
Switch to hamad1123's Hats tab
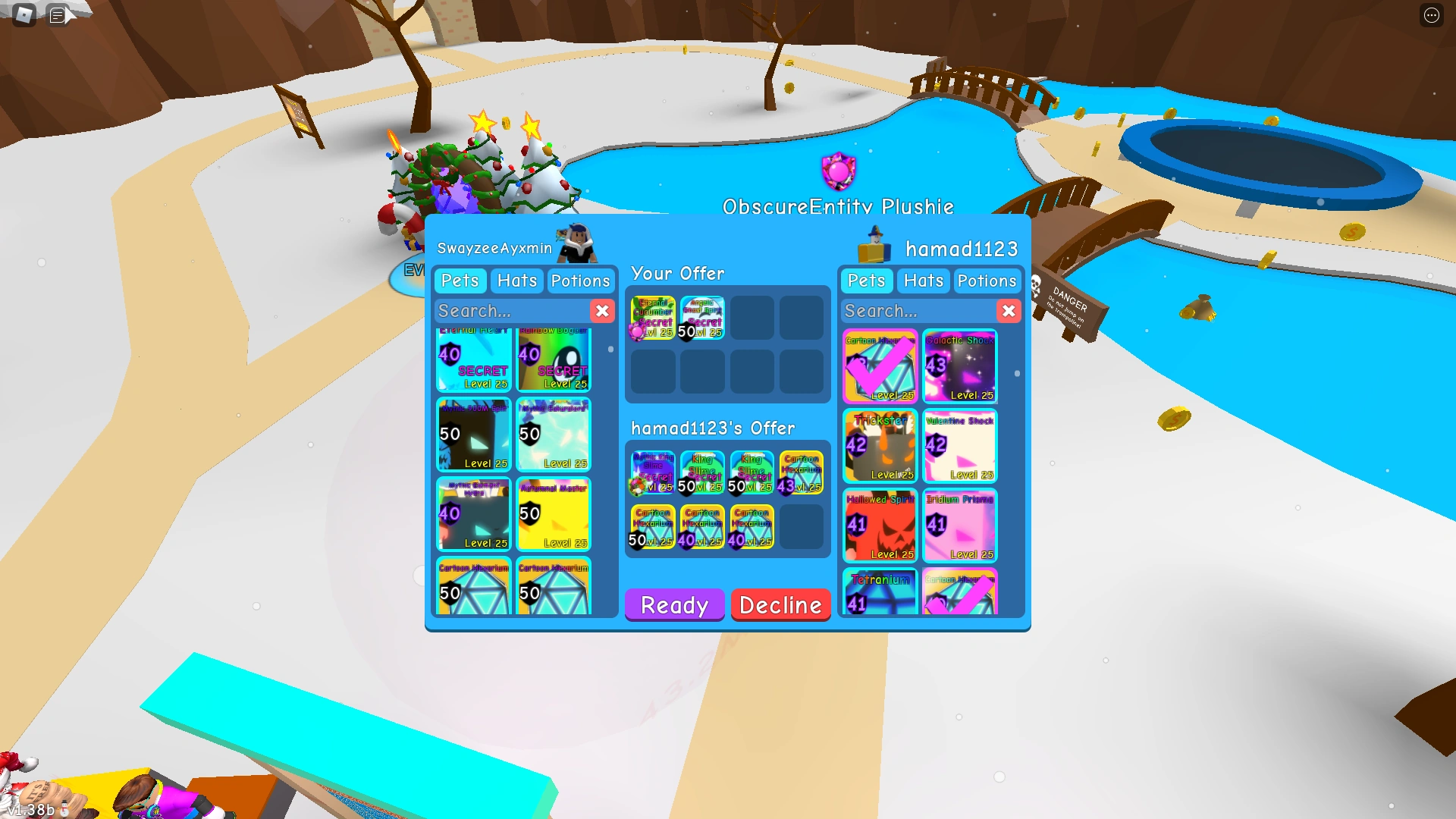point(923,281)
